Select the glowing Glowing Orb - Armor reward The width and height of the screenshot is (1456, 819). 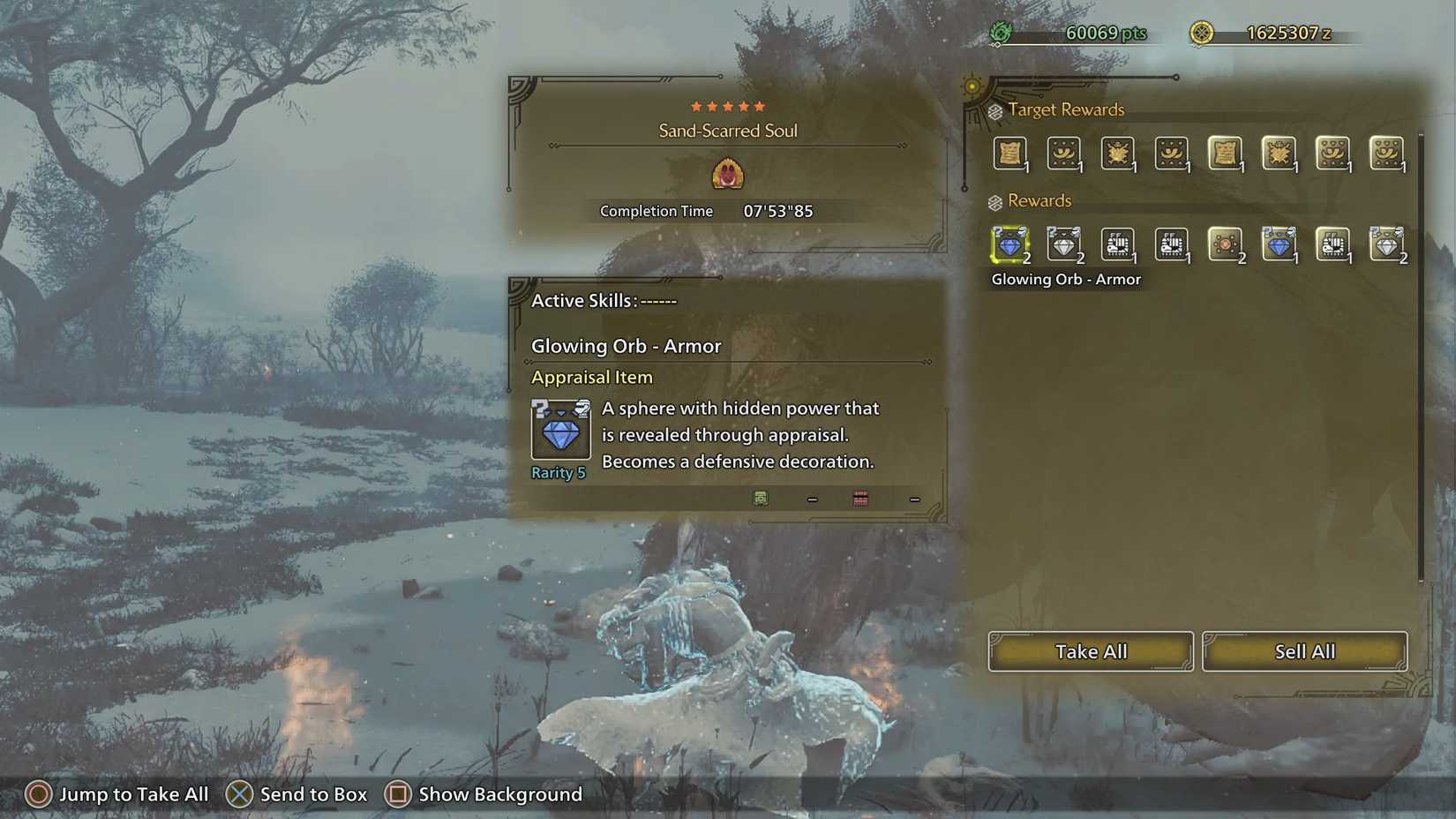tap(1010, 244)
